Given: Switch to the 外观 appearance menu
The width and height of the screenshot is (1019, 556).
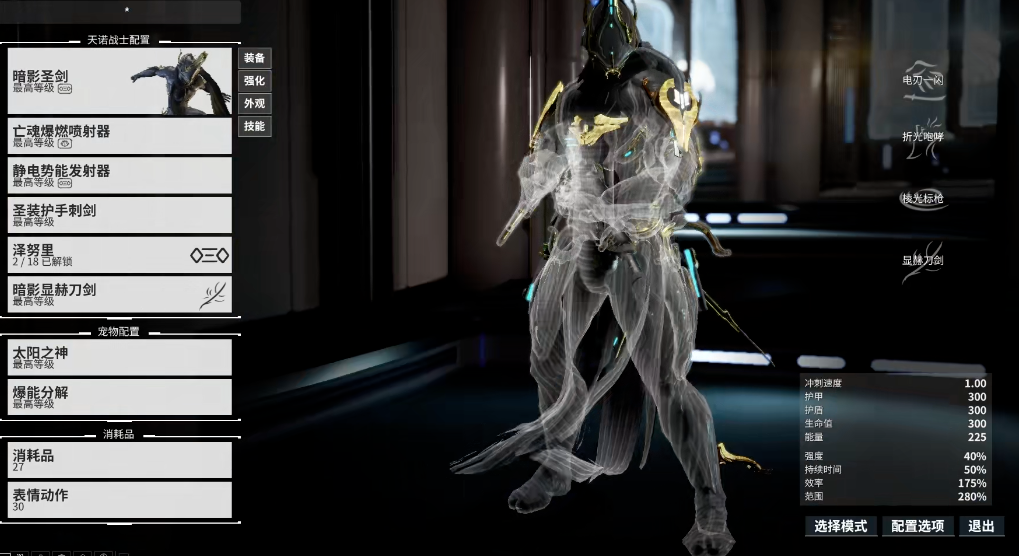Looking at the screenshot, I should coord(254,104).
